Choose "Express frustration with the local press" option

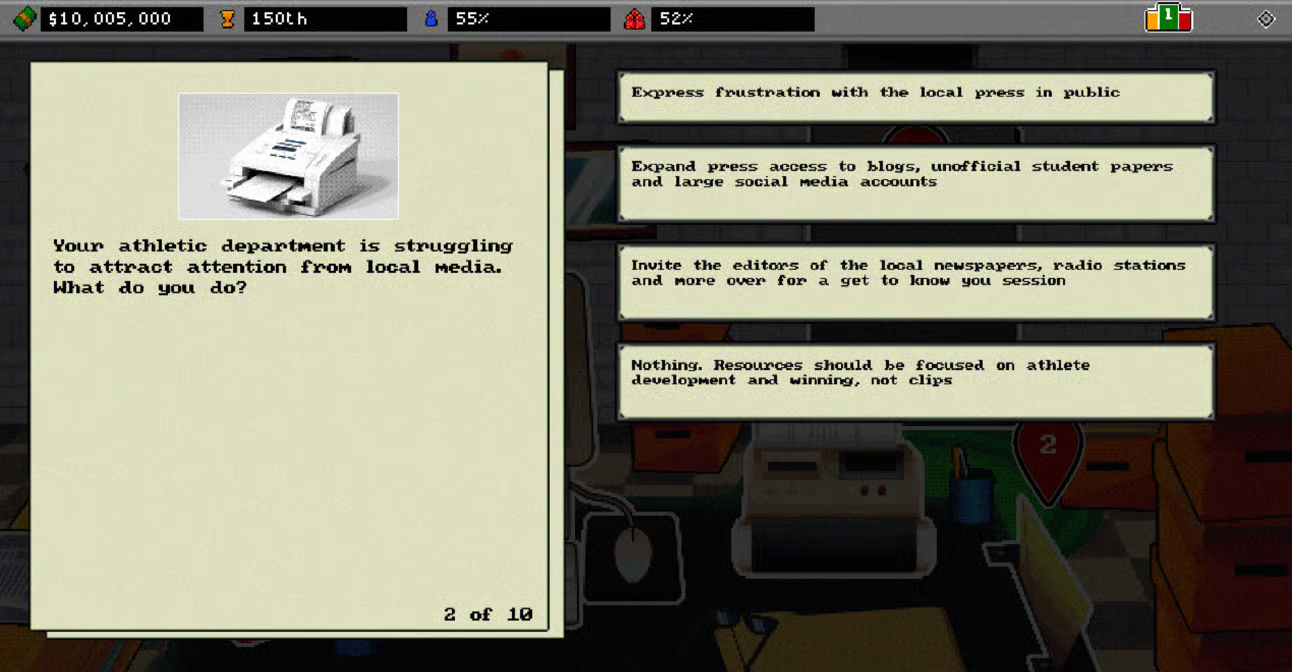[x=915, y=97]
